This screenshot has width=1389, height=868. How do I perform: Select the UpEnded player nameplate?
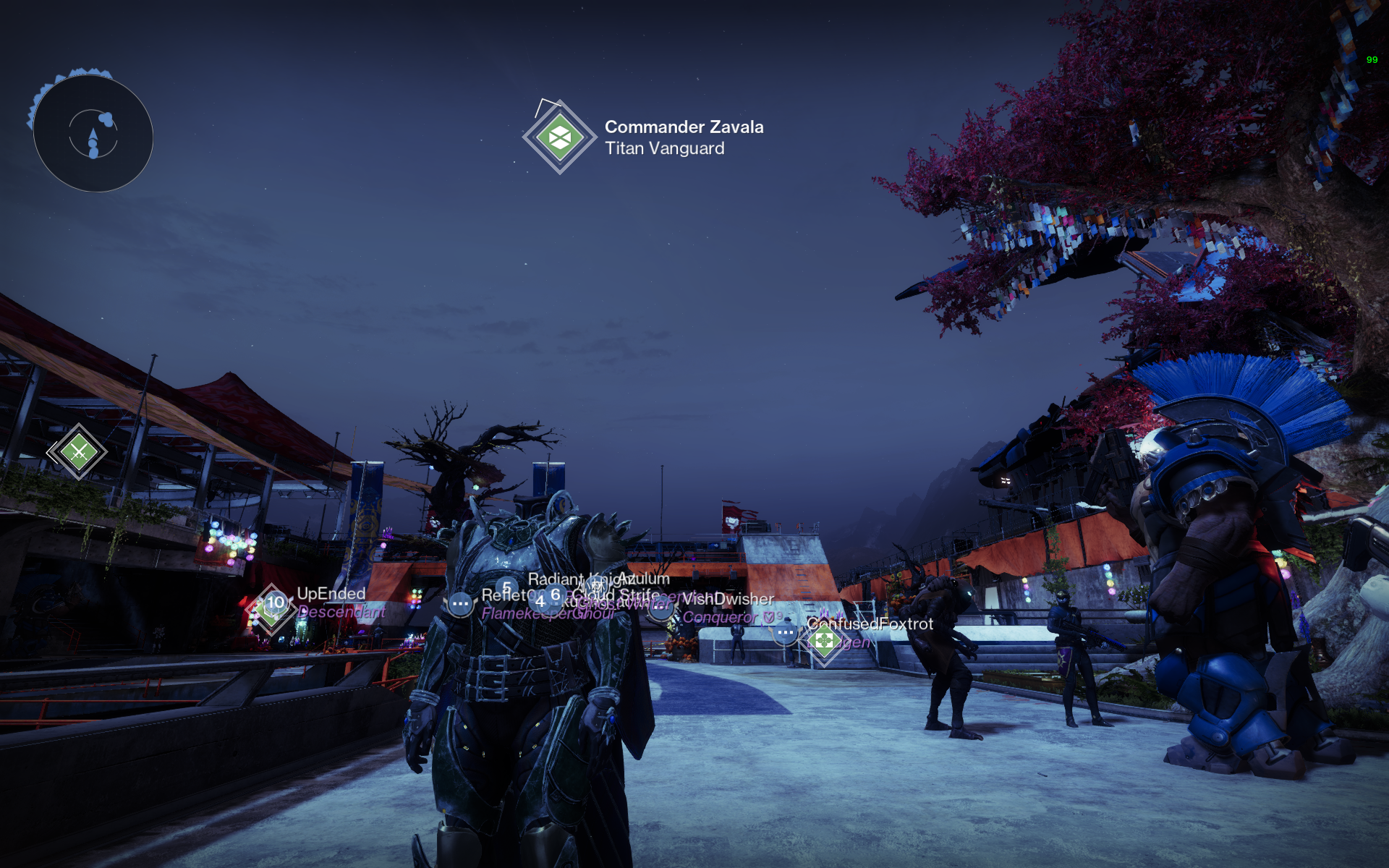pos(331,594)
